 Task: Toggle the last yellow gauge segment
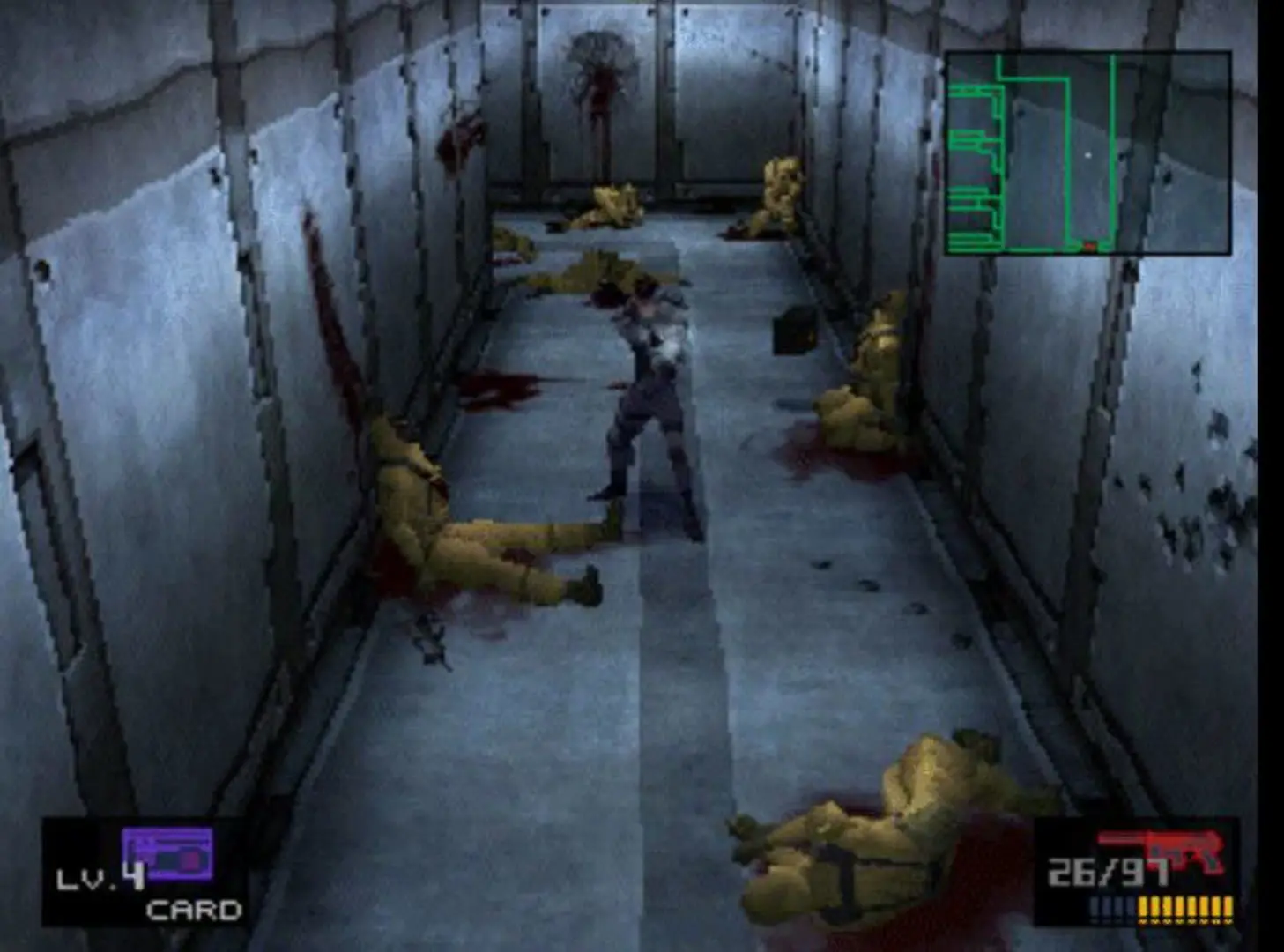pyautogui.click(x=1228, y=908)
